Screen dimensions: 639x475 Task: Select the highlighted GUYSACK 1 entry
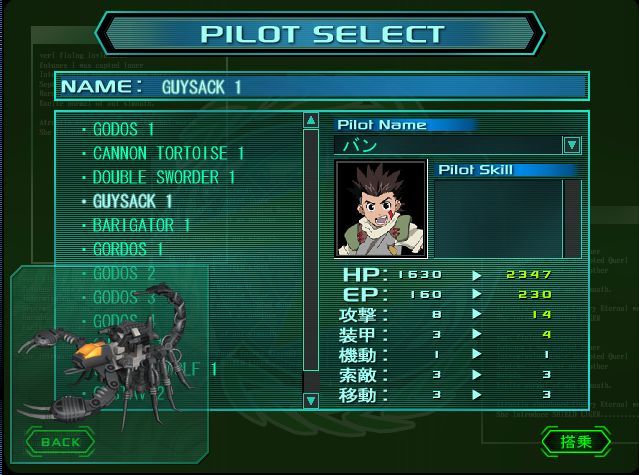pyautogui.click(x=132, y=201)
